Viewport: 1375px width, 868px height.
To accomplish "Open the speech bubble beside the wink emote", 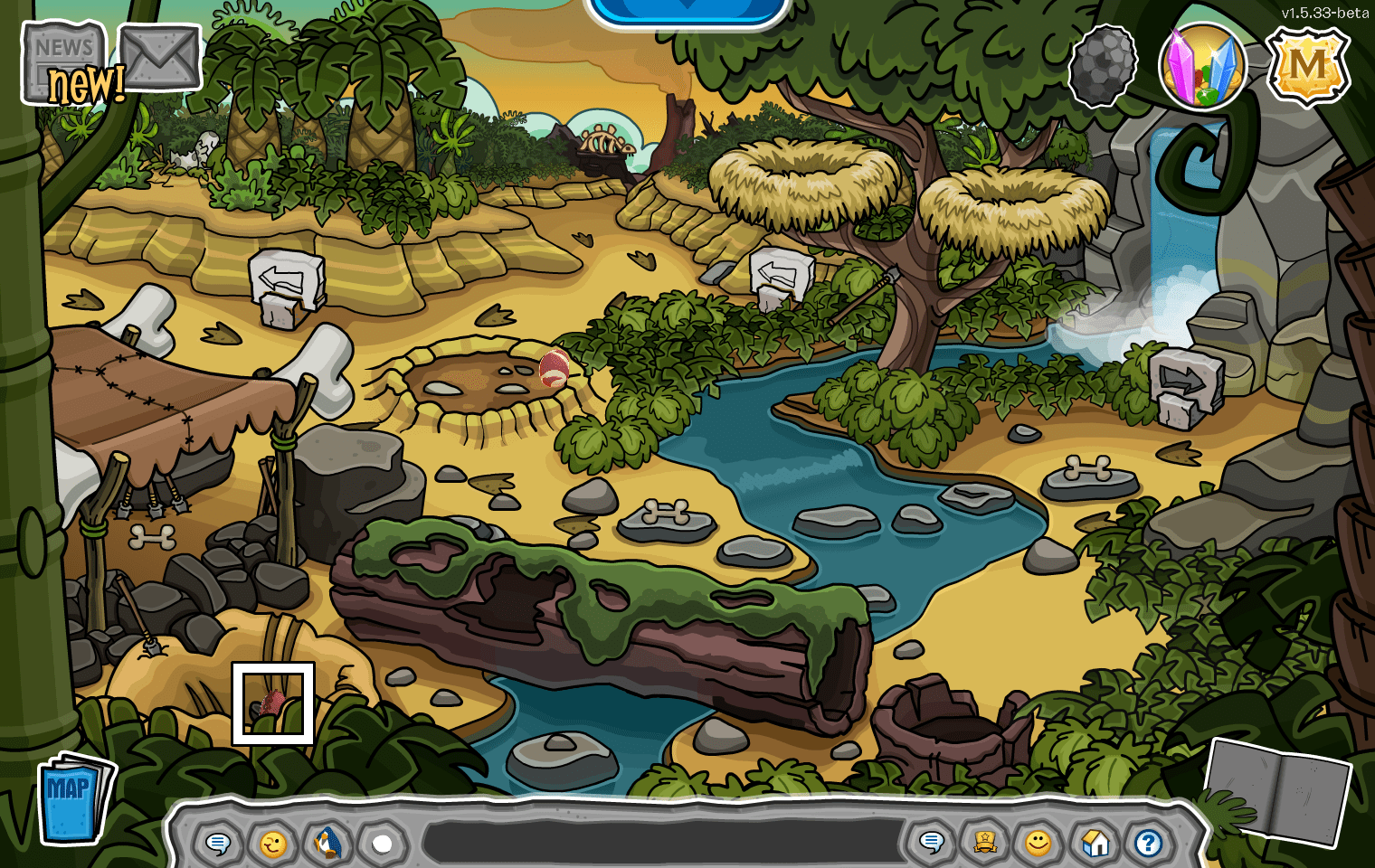I will click(x=218, y=844).
